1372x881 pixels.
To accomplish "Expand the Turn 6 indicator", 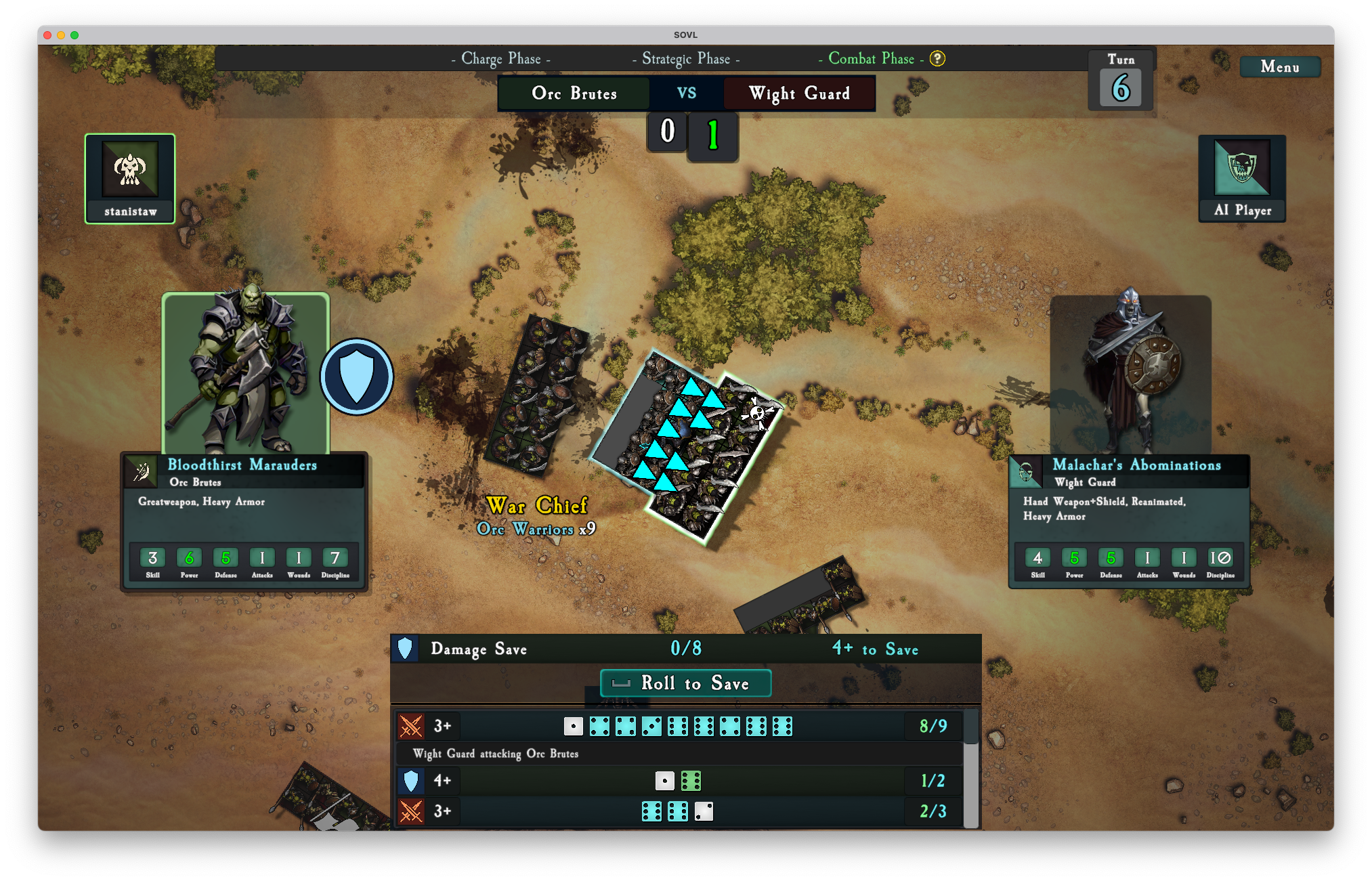I will [1120, 79].
